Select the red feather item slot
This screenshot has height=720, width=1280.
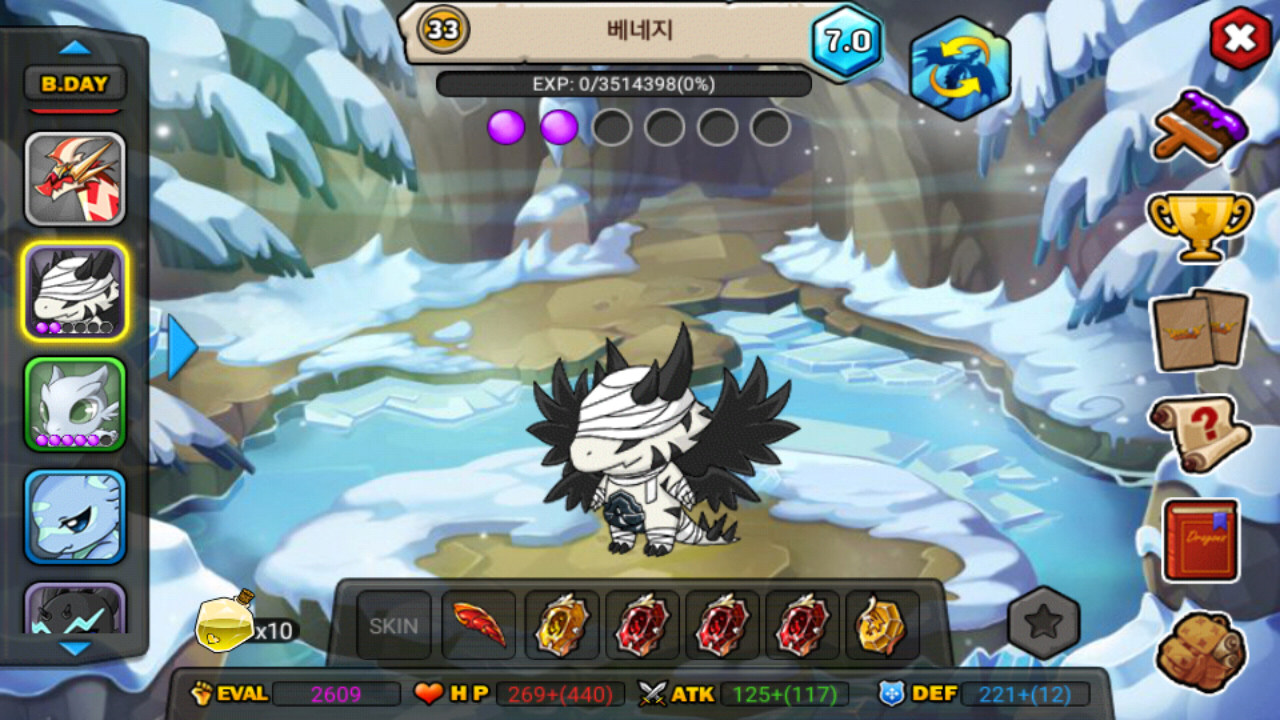click(x=479, y=626)
